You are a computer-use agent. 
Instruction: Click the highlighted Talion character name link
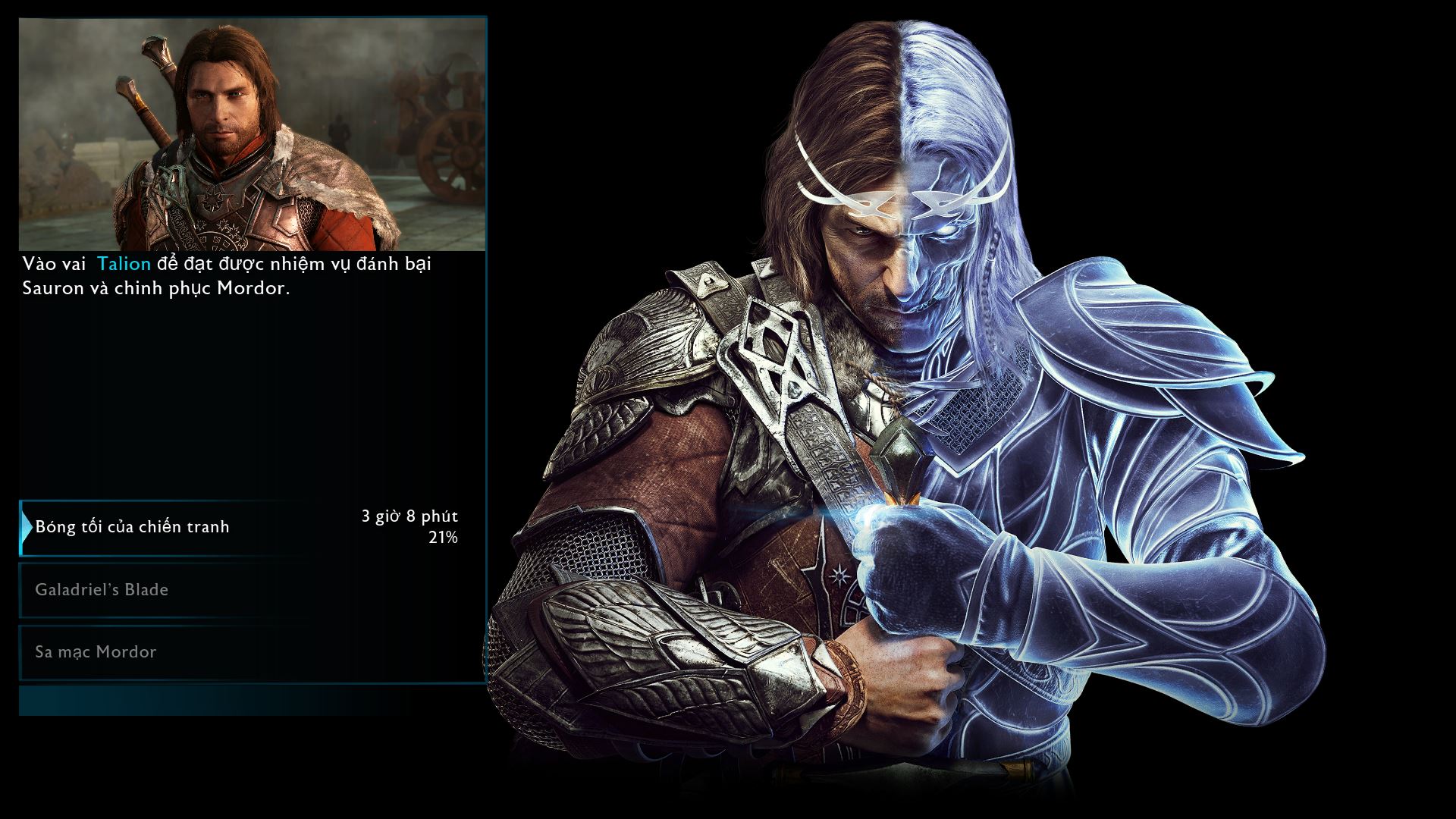124,264
